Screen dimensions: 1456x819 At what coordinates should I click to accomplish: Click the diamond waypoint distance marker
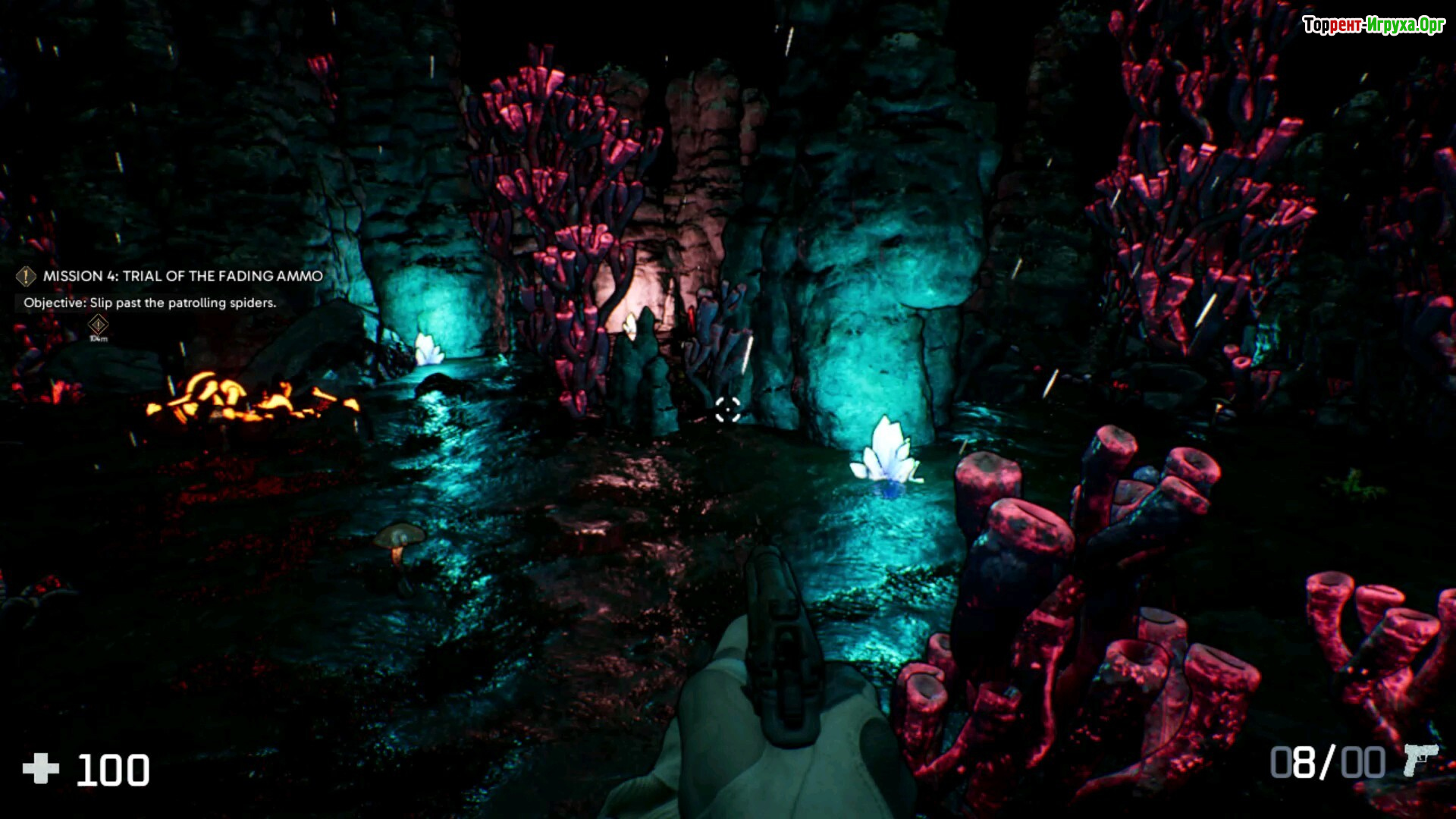(98, 326)
